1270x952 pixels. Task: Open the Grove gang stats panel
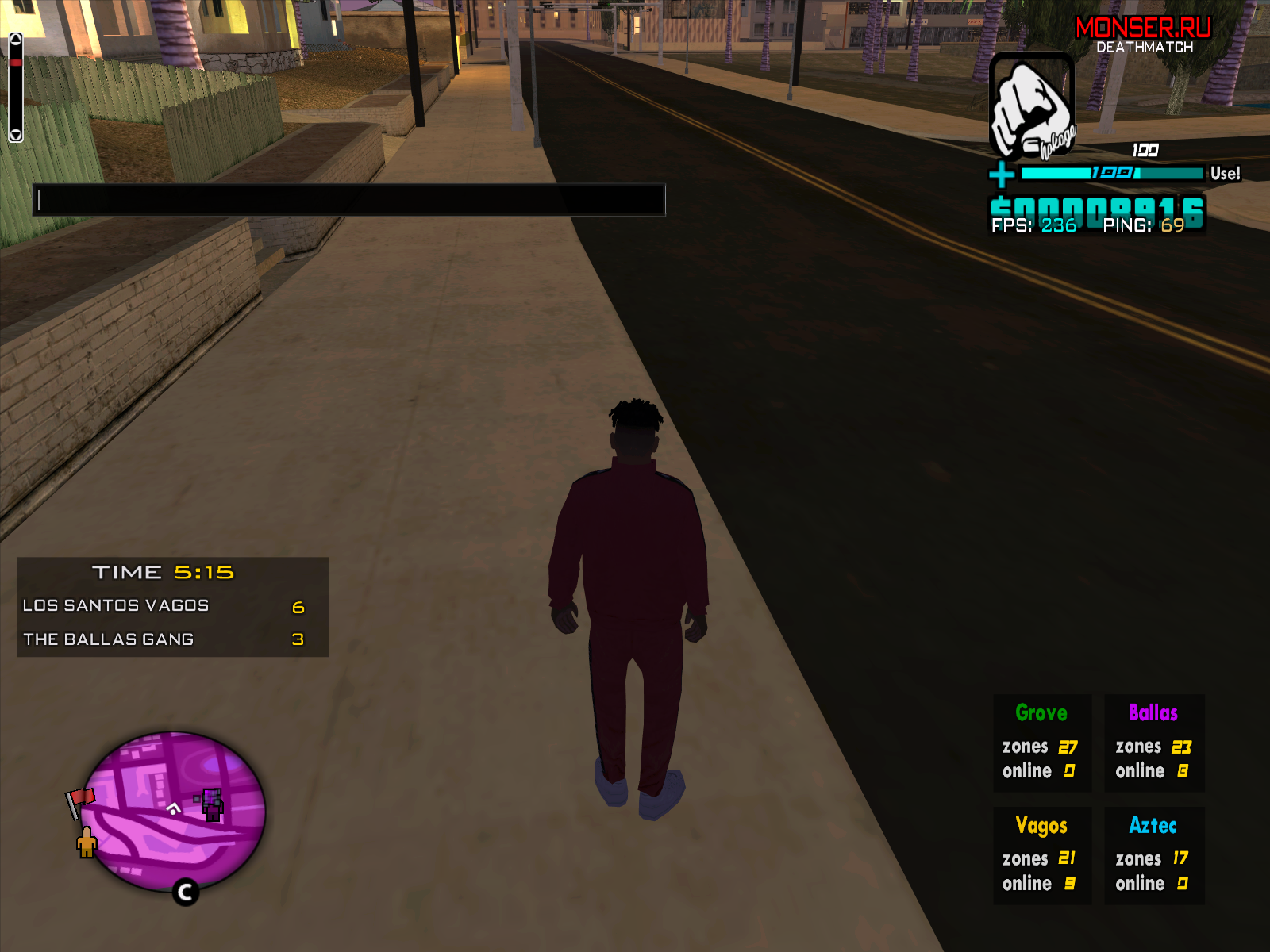click(x=1042, y=743)
